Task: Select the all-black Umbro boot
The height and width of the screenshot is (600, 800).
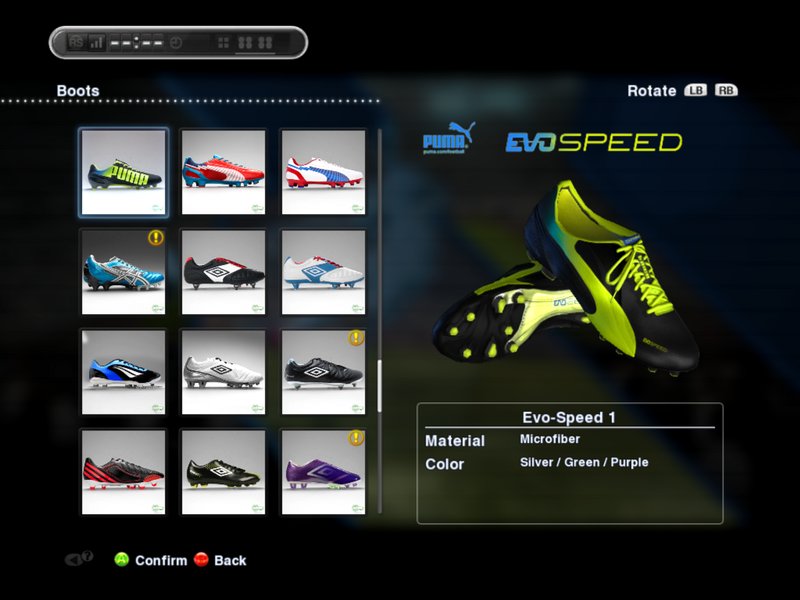Action: (x=323, y=372)
